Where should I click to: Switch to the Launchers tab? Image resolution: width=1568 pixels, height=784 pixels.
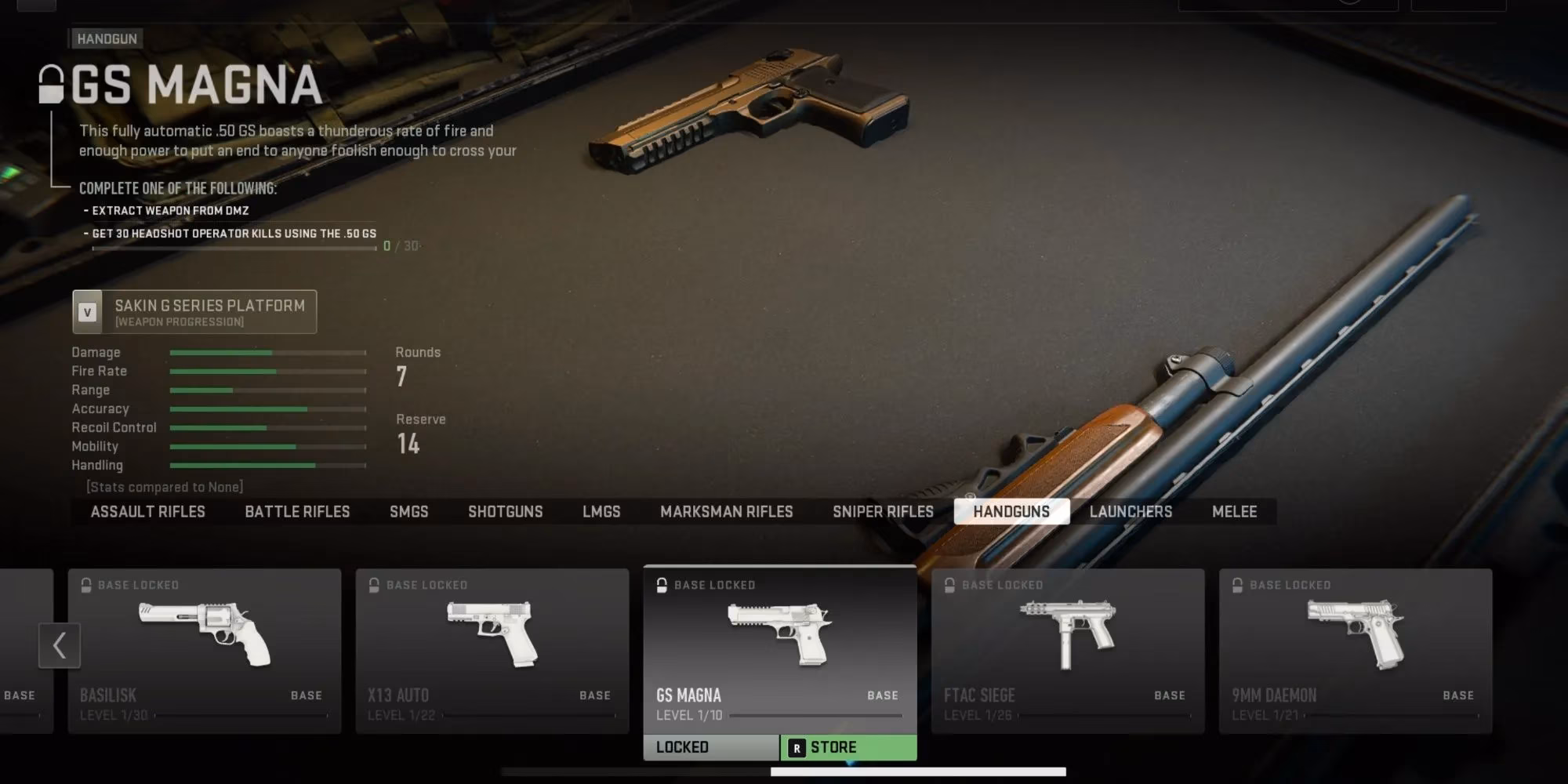pos(1131,512)
